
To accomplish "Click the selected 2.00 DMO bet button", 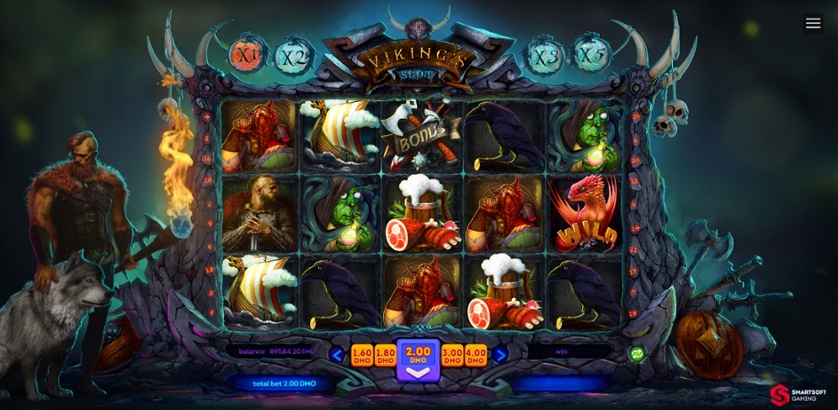I will coord(418,358).
